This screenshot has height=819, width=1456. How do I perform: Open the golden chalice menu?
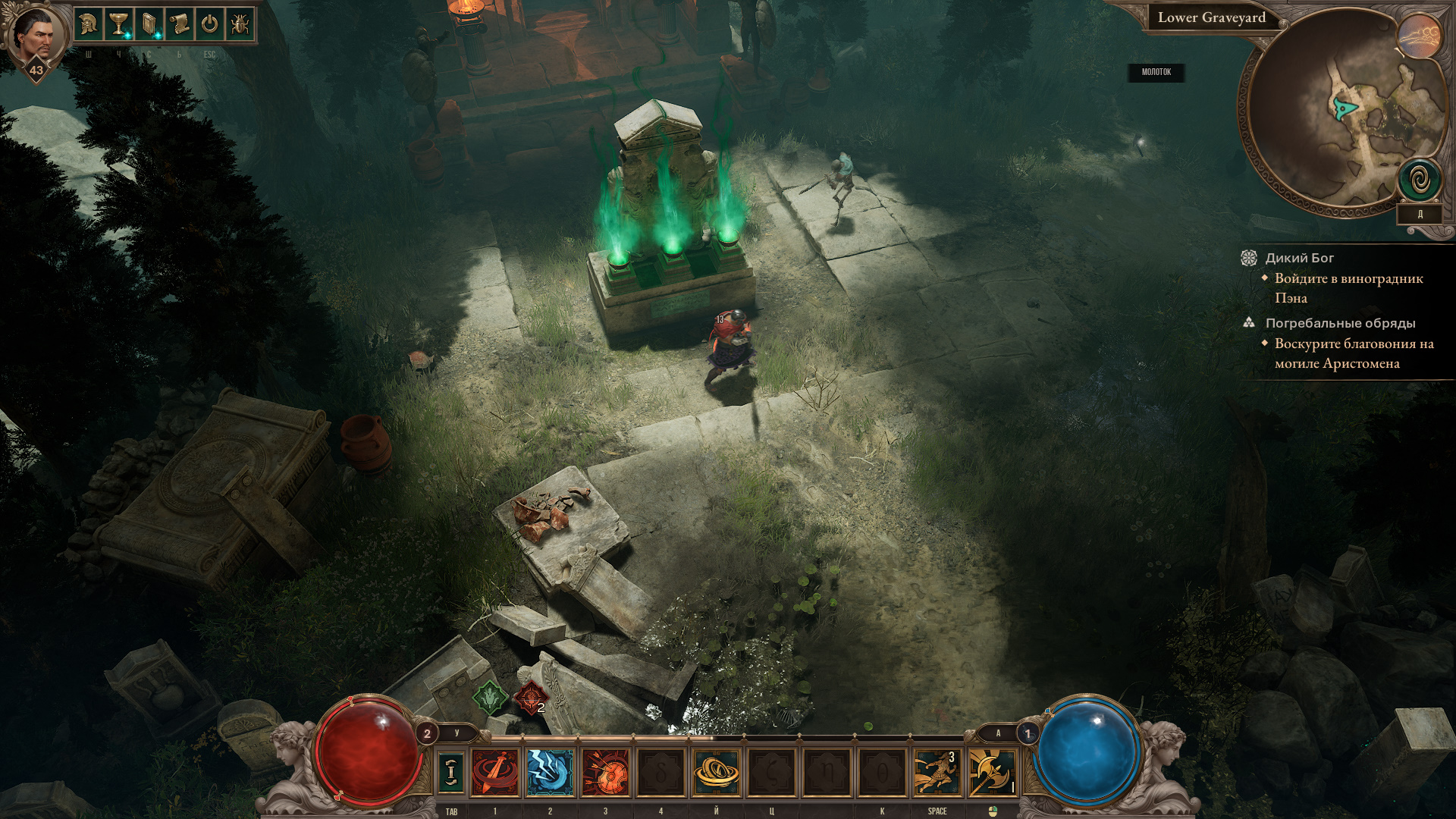[x=119, y=25]
